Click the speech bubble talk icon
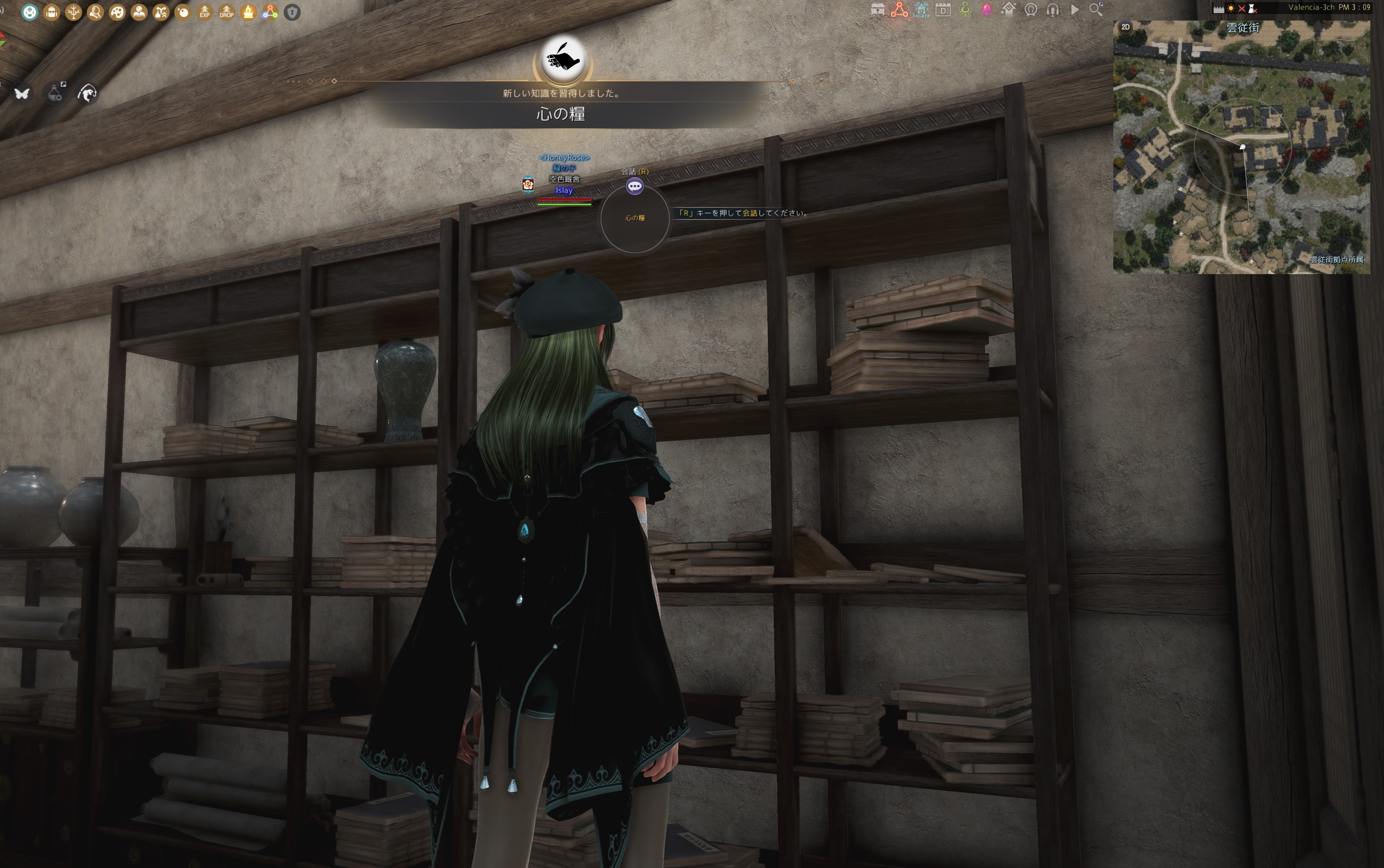1384x868 pixels. (x=634, y=186)
